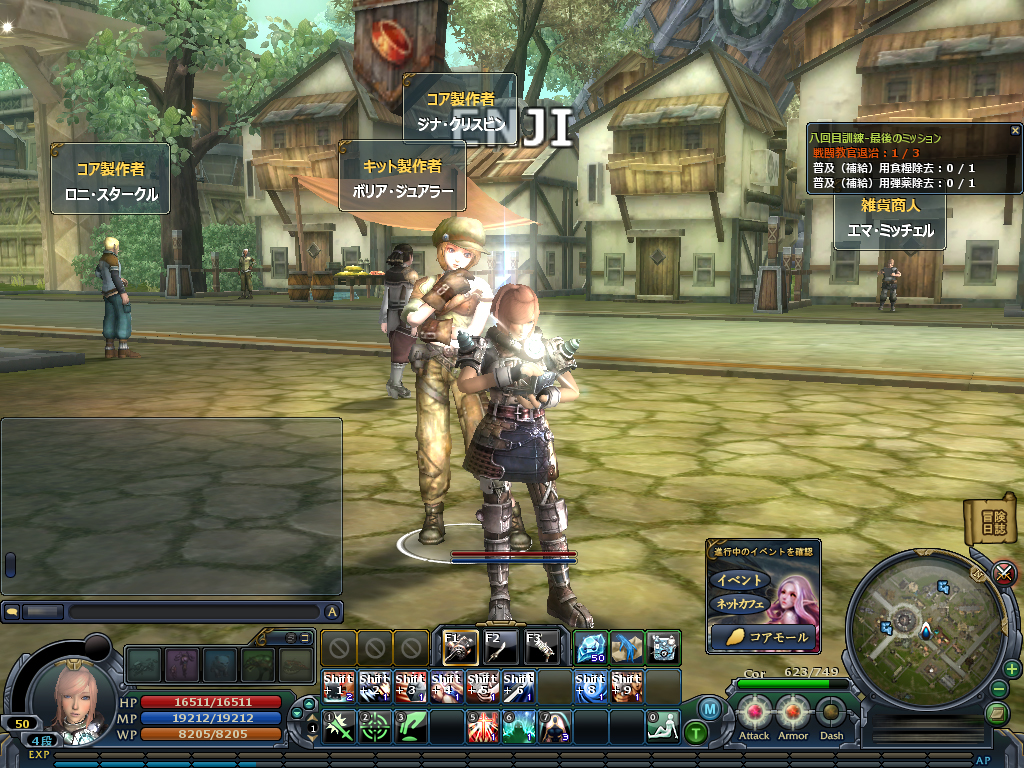The image size is (1024, 768).
Task: Open the コアモール shop
Action: click(x=764, y=636)
